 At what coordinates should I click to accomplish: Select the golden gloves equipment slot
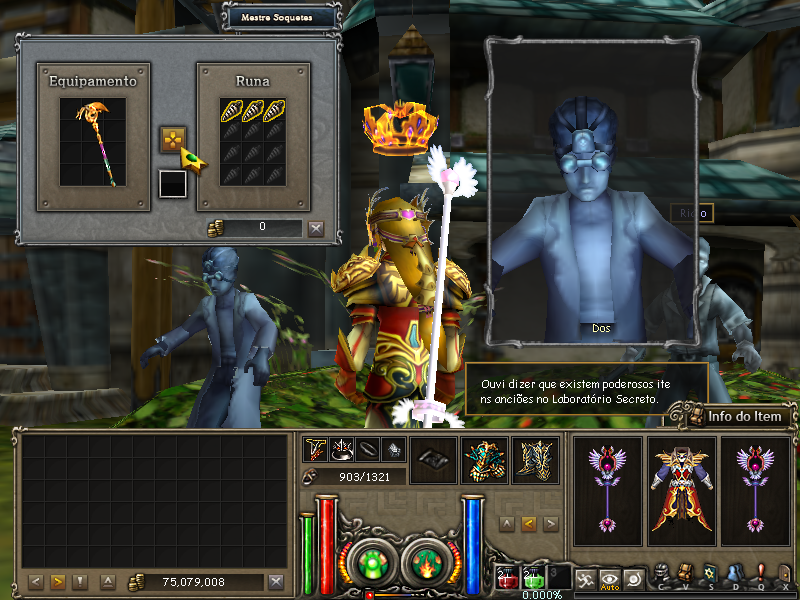537,460
